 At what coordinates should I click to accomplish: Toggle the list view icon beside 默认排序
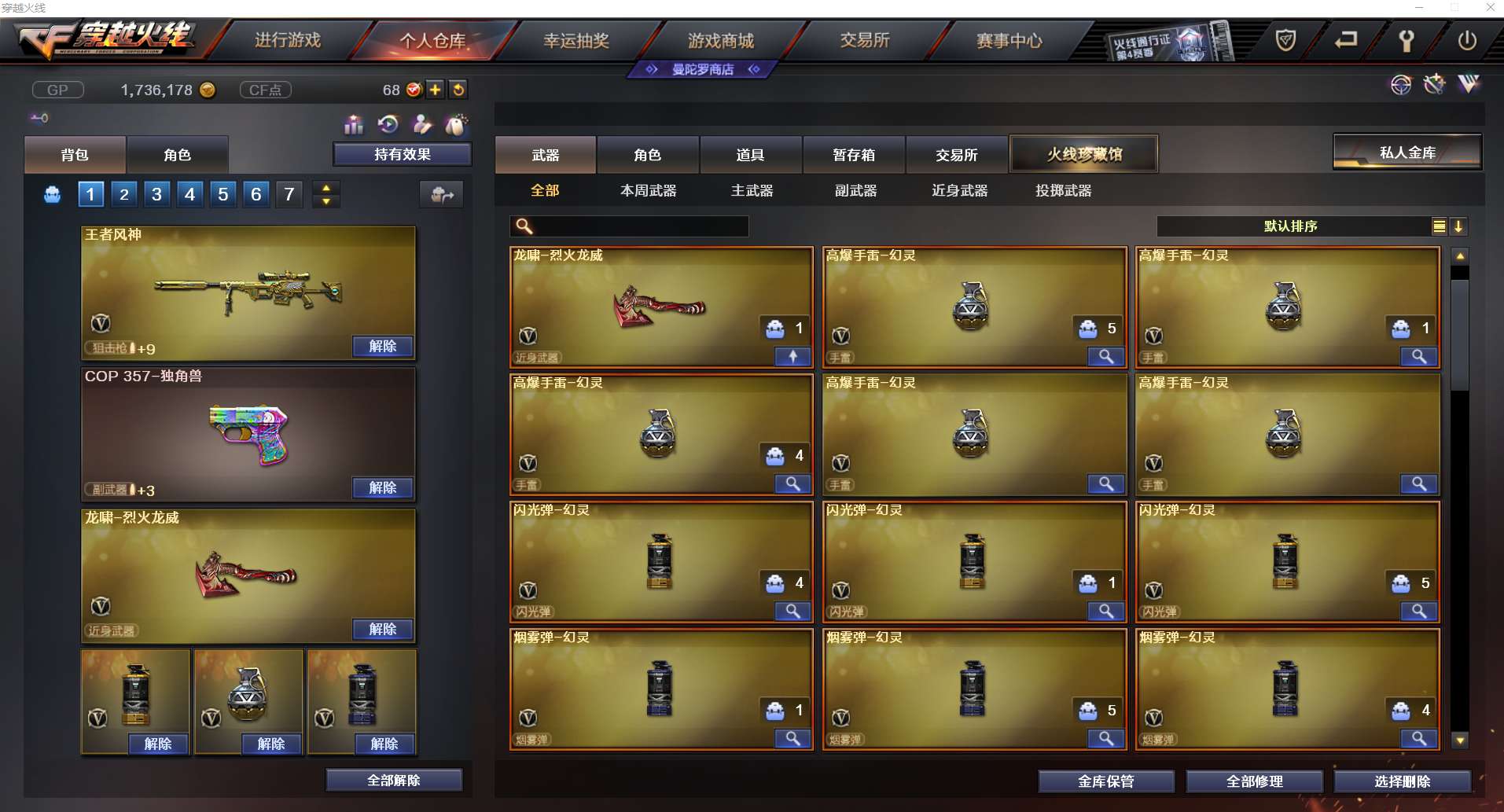(1439, 226)
